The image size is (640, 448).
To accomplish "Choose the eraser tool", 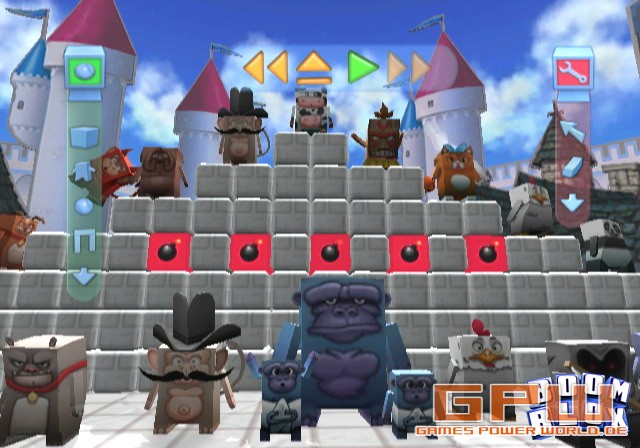I will pyautogui.click(x=572, y=166).
